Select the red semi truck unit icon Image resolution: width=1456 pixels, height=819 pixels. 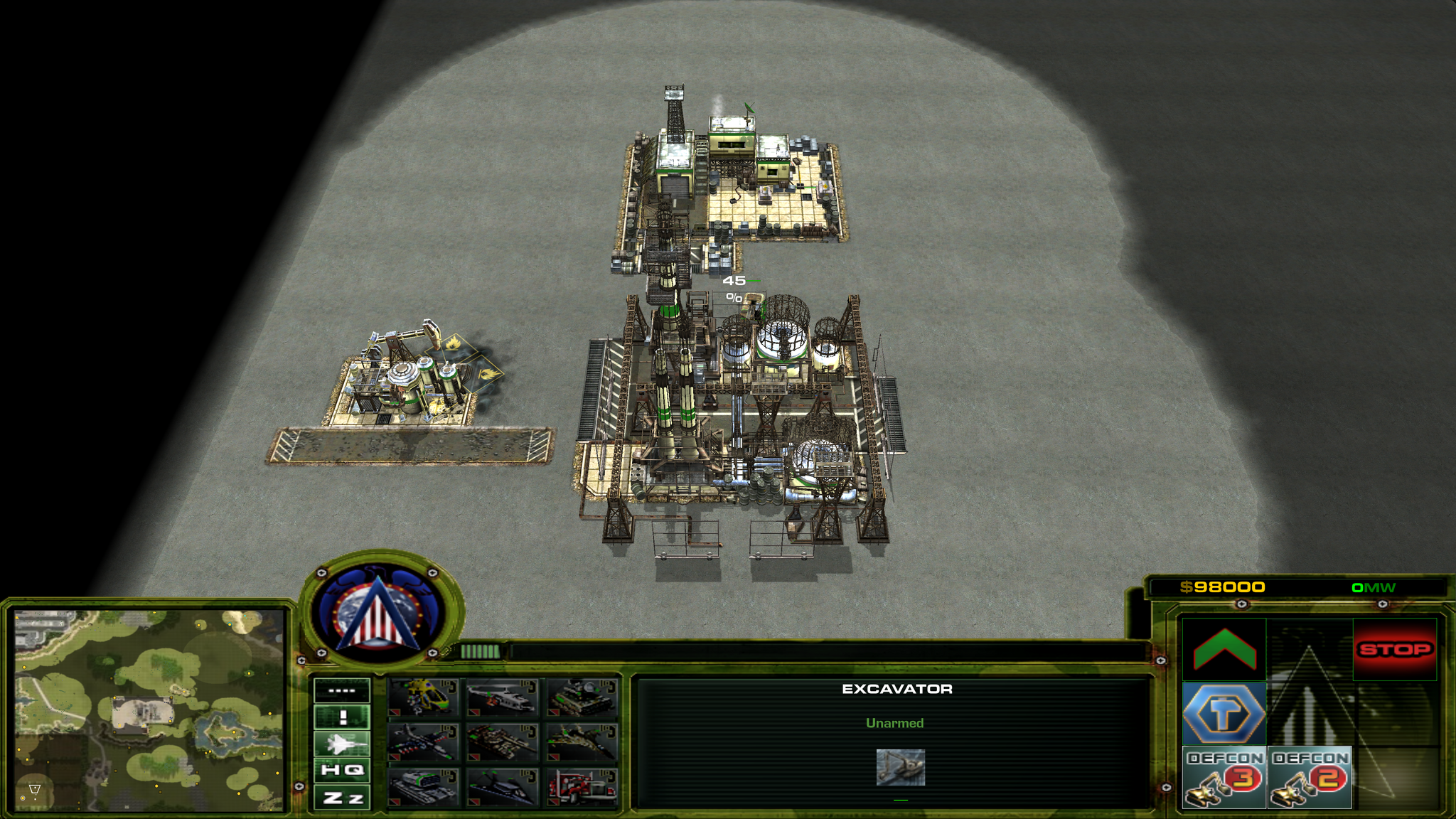[582, 787]
